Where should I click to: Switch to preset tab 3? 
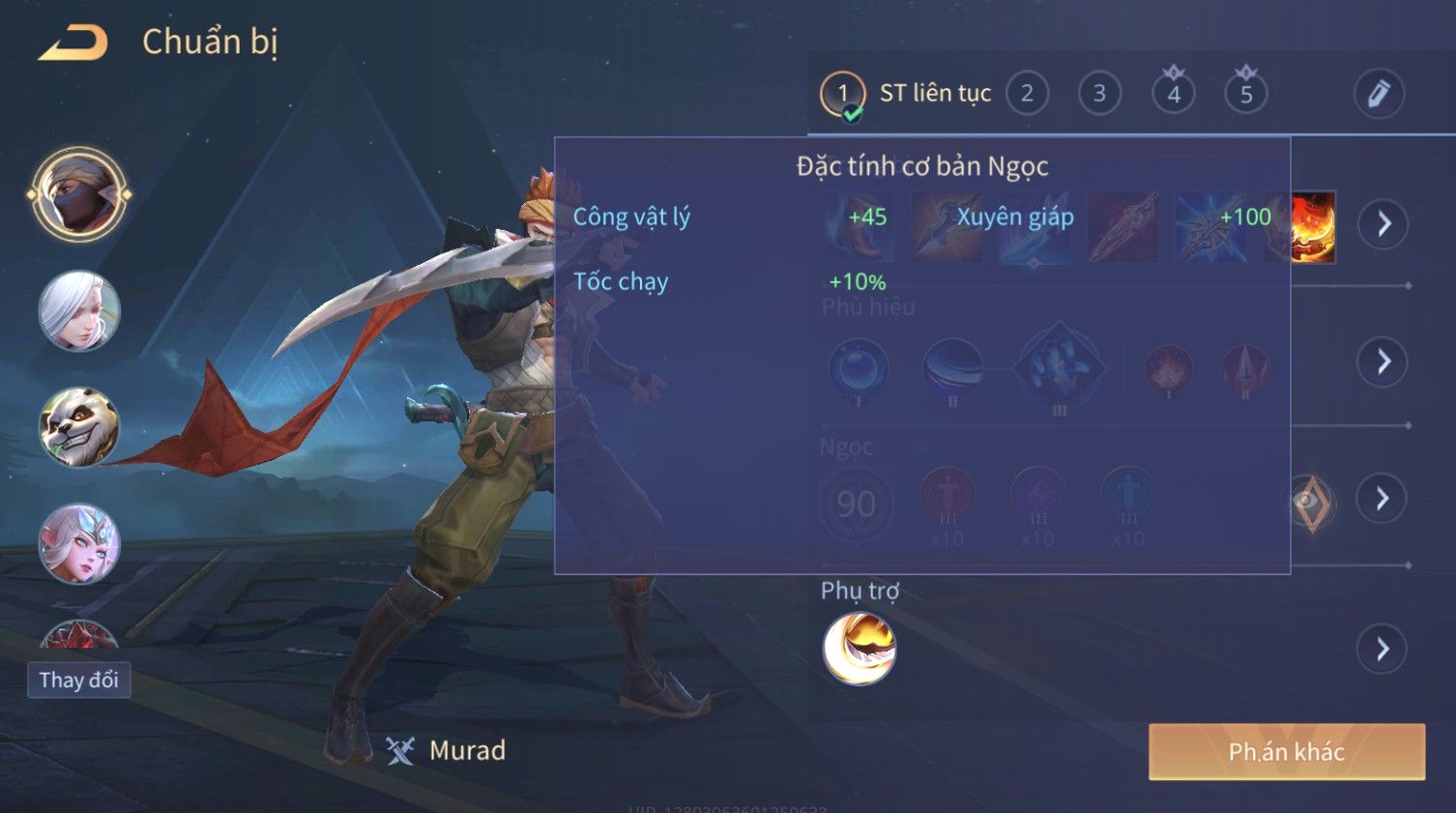[1099, 94]
